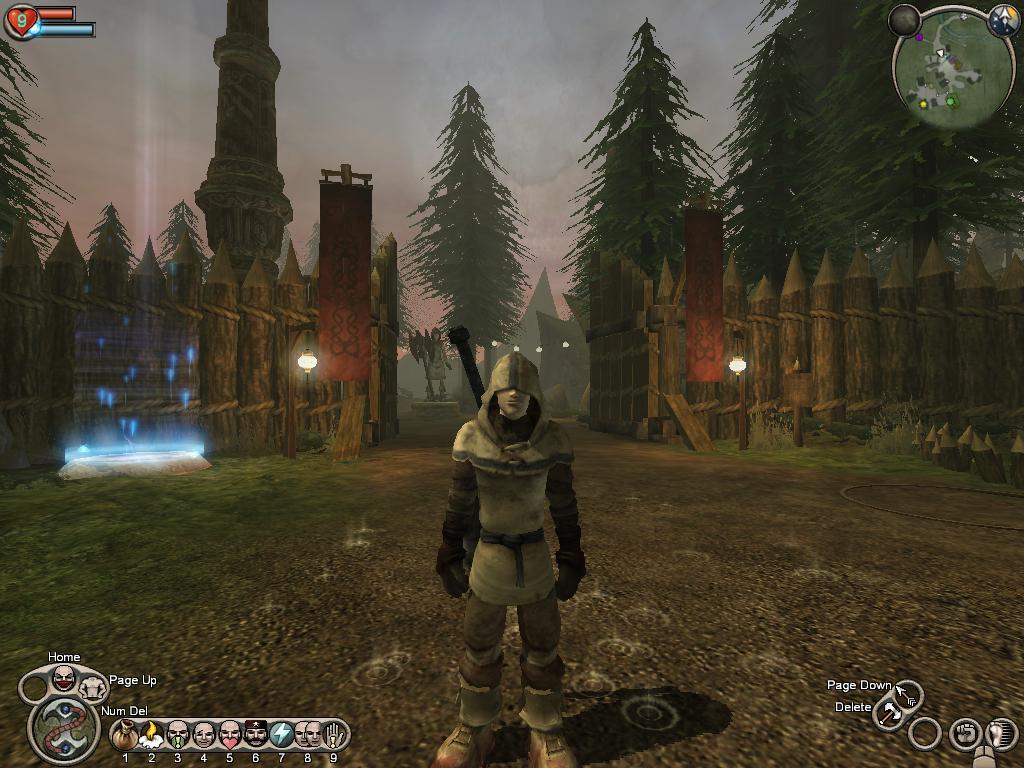Perform the heart flirt expression

[230, 735]
